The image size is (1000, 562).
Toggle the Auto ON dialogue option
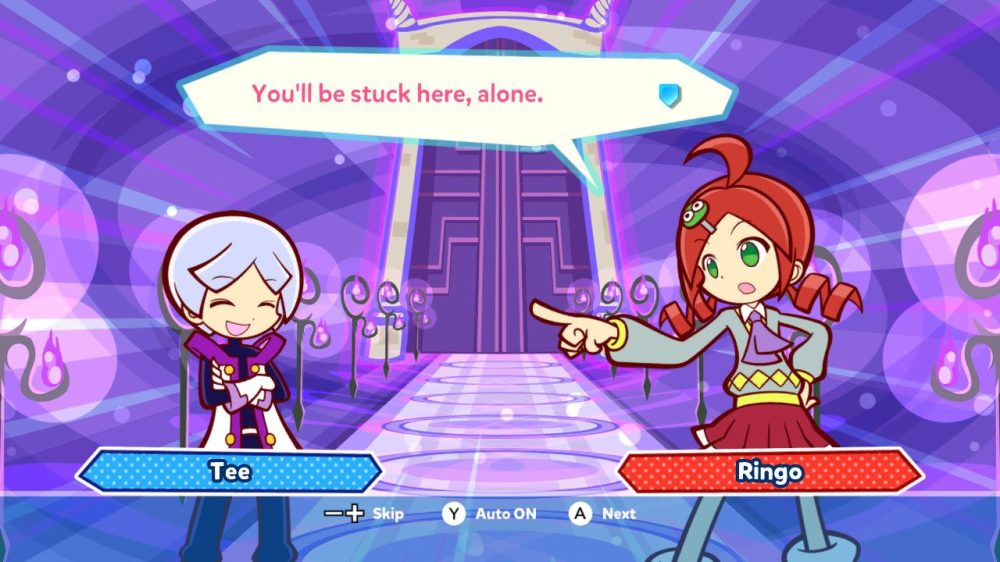click(491, 514)
